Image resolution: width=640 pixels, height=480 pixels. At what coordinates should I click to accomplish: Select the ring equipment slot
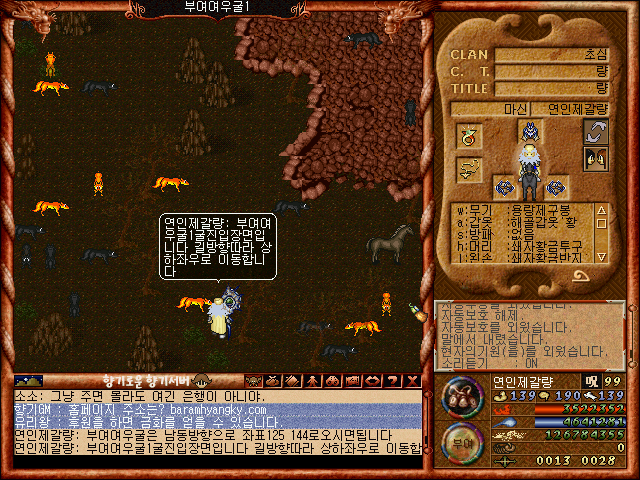[469, 134]
